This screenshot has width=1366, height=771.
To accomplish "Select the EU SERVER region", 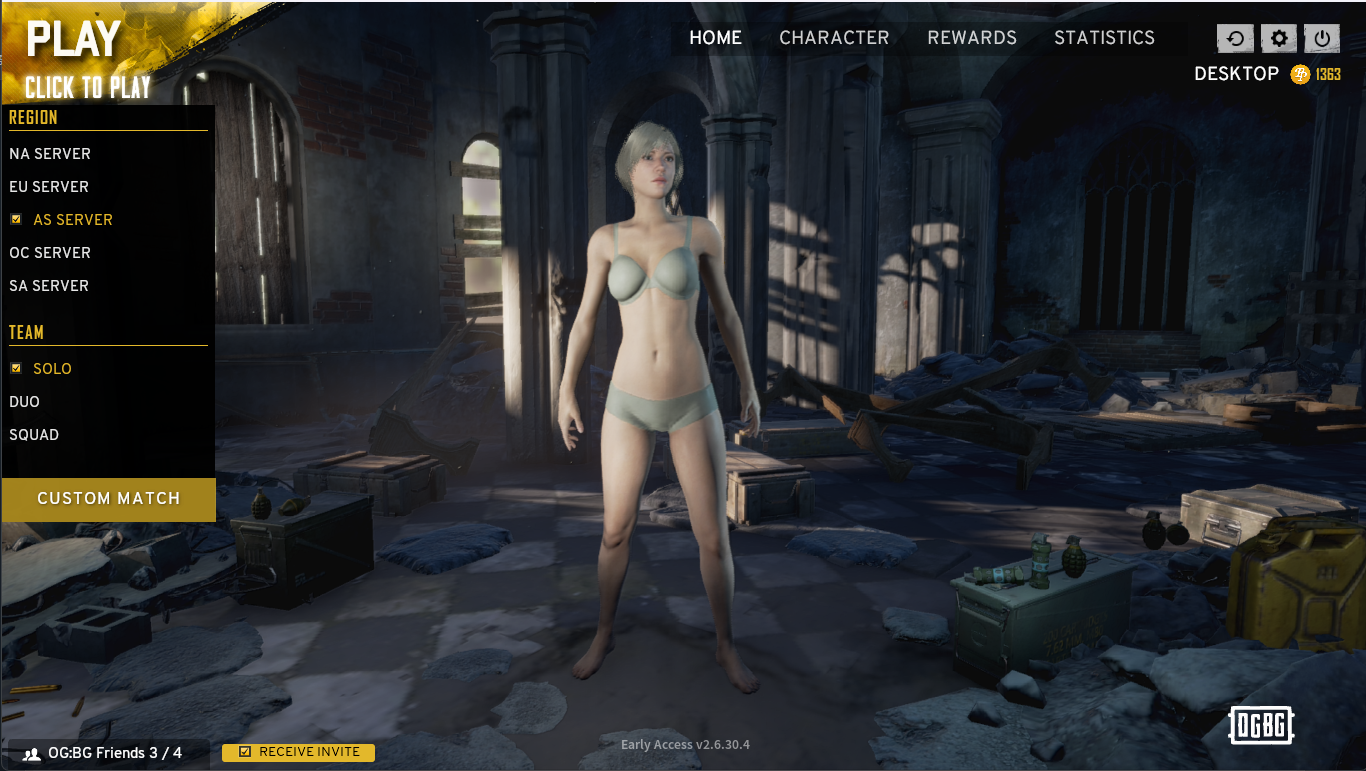I will [x=48, y=186].
